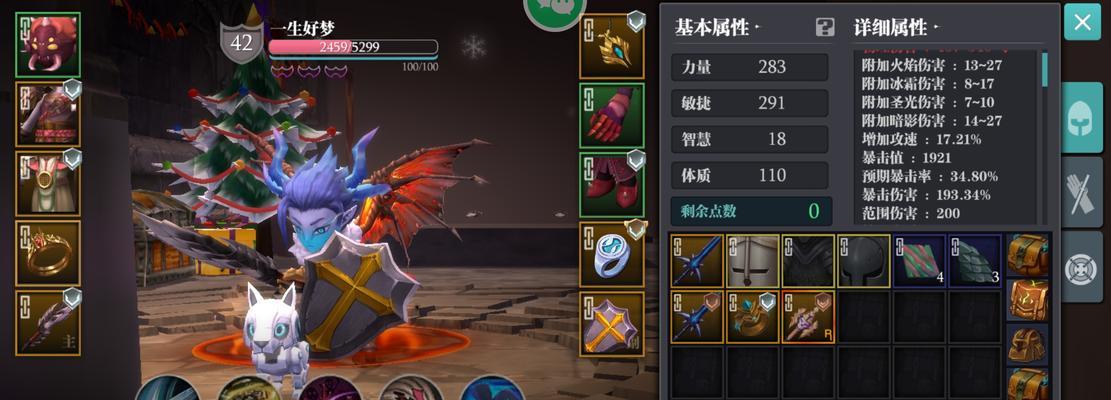
Task: Select the silver knight helmet in inventory
Action: point(752,261)
